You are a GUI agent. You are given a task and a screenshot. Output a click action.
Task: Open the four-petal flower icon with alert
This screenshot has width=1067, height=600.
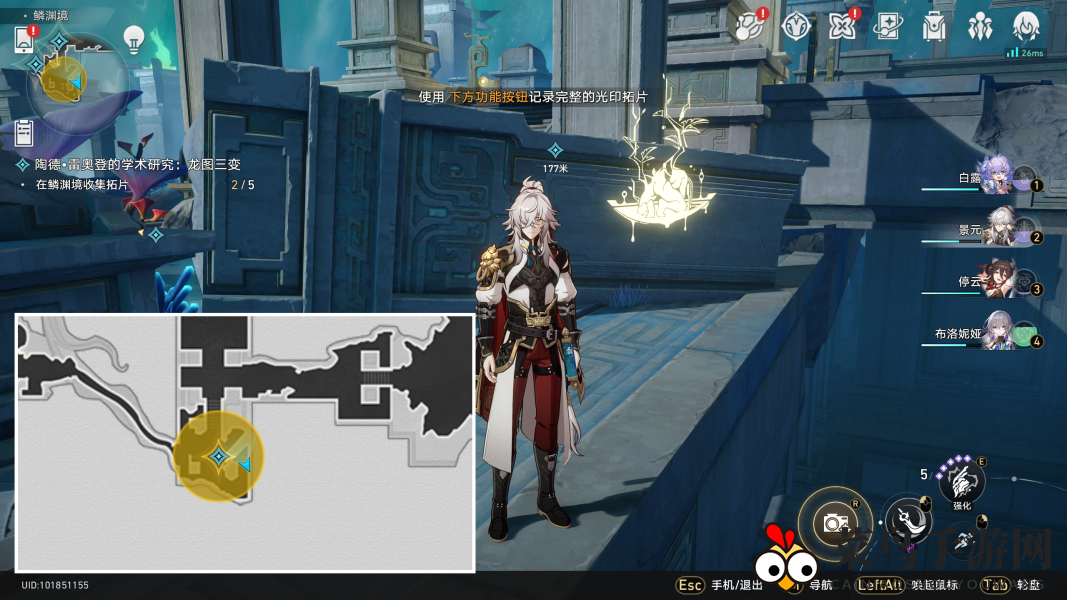pos(841,27)
